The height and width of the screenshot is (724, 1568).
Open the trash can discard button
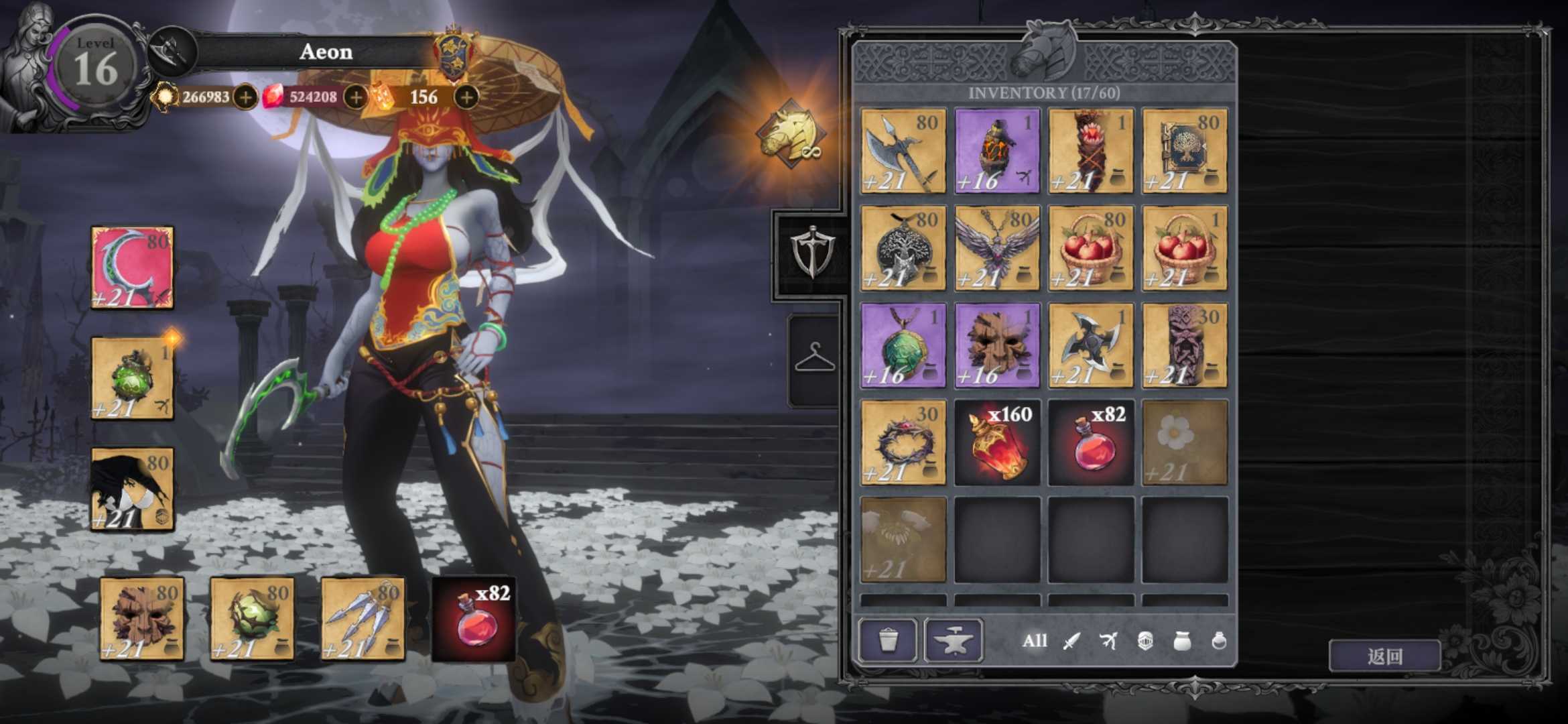(x=888, y=640)
